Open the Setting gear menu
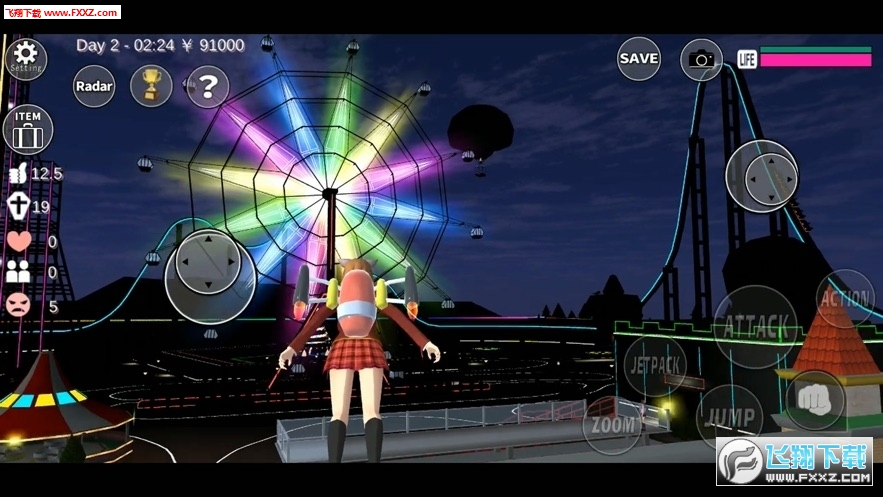The height and width of the screenshot is (497, 883). 25,58
